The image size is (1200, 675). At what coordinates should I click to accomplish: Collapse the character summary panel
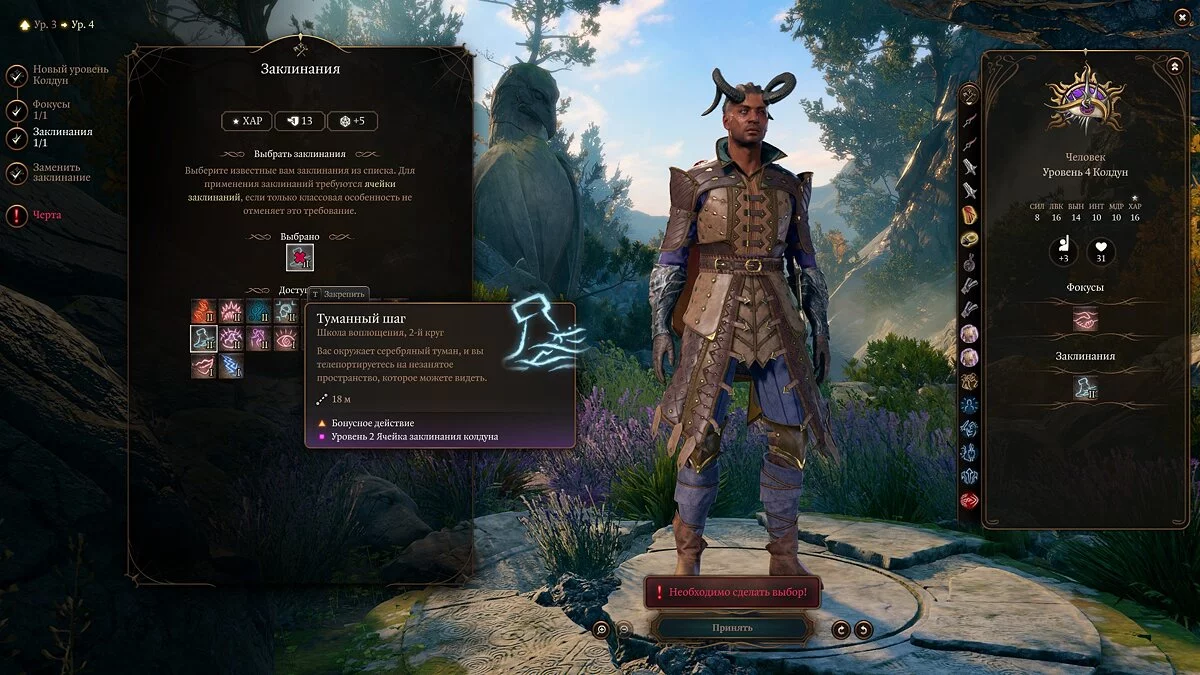1174,66
